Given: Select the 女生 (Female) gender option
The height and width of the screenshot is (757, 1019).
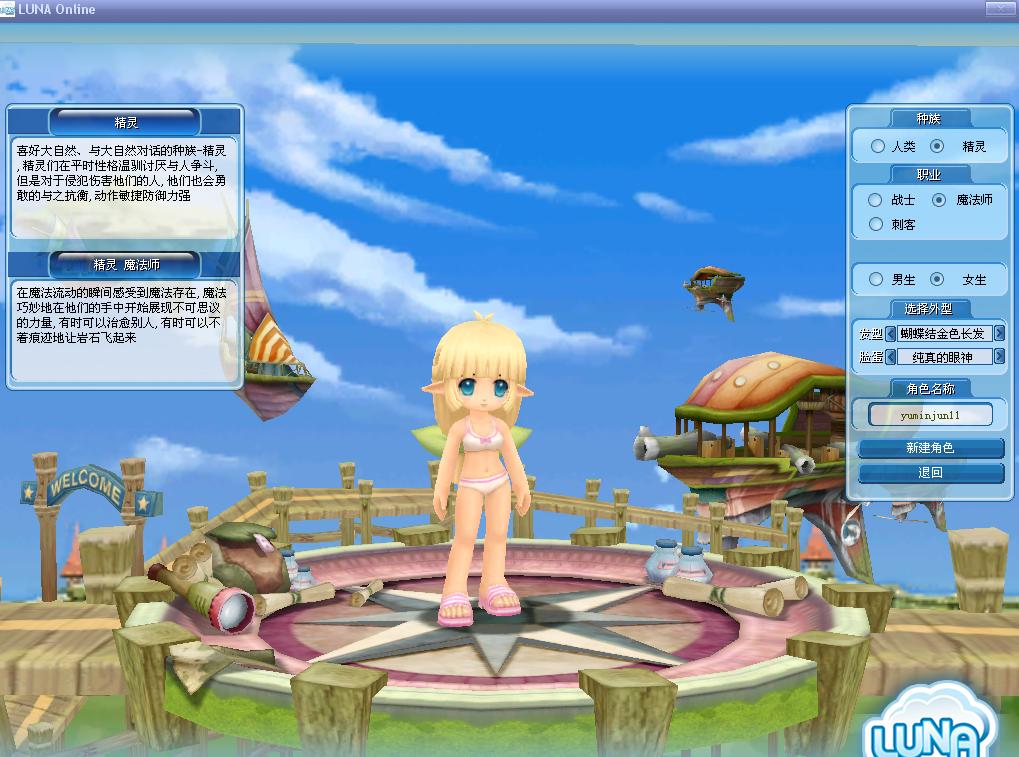Looking at the screenshot, I should point(937,280).
